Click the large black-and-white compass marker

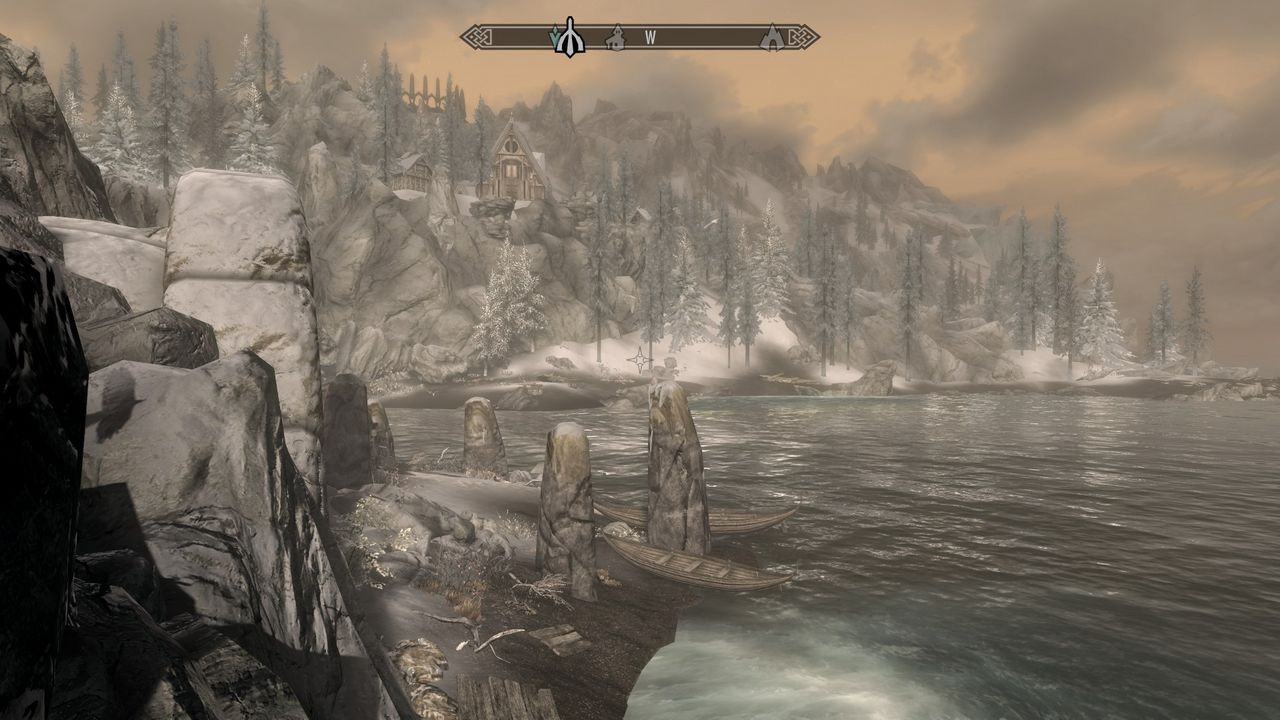point(570,37)
